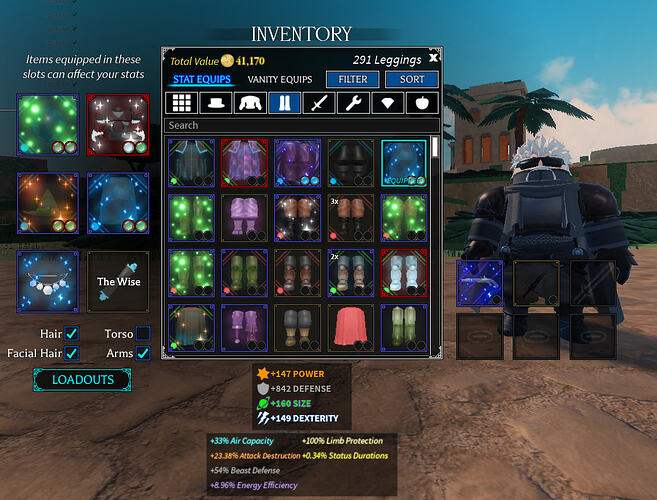657x500 pixels.
Task: Switch to the wrench tools category
Action: (x=352, y=103)
